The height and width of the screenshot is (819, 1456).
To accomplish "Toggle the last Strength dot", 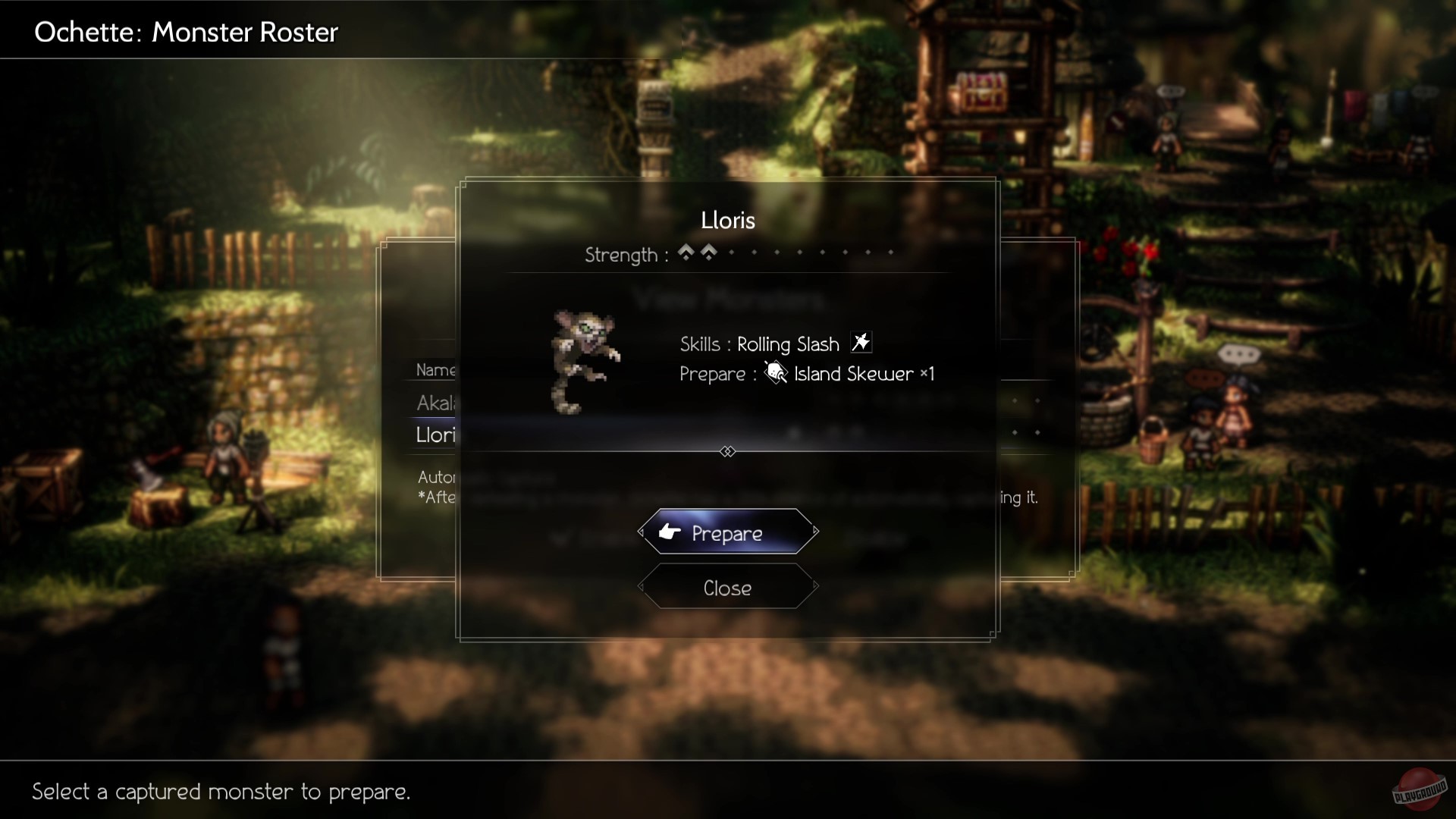I will coord(890,253).
